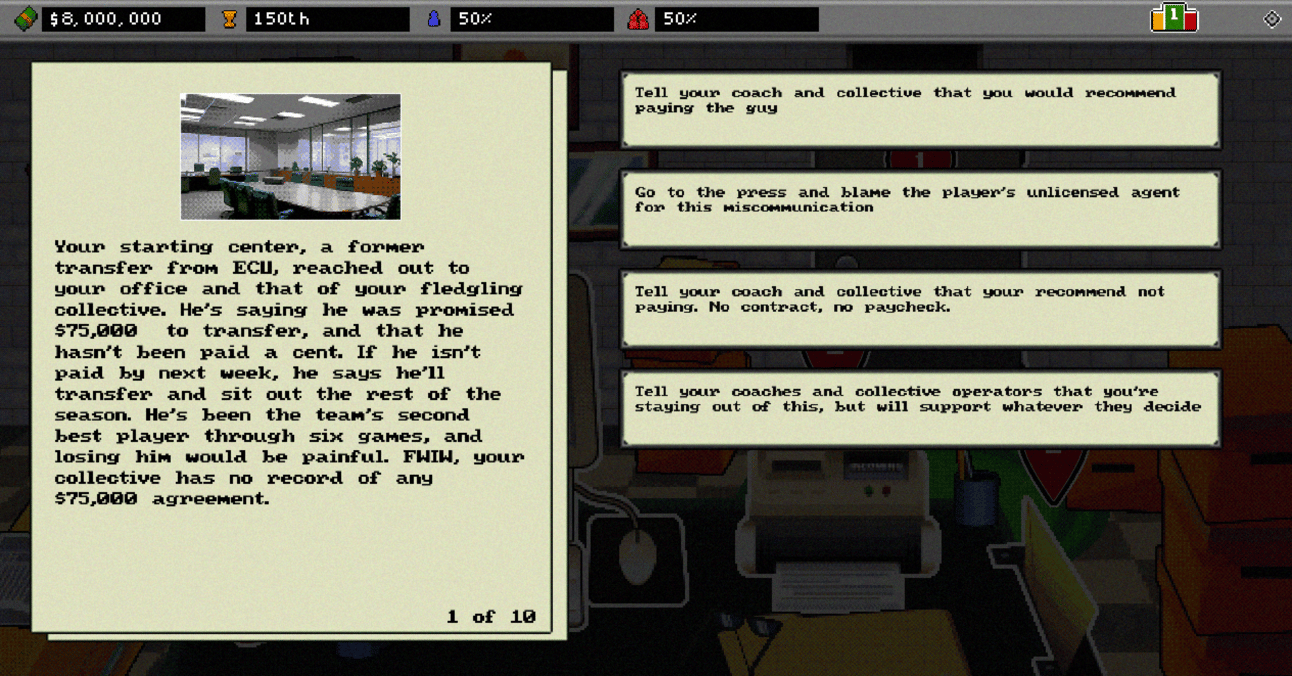
Task: Select blaming the player's unlicensed agent
Action: (x=919, y=208)
